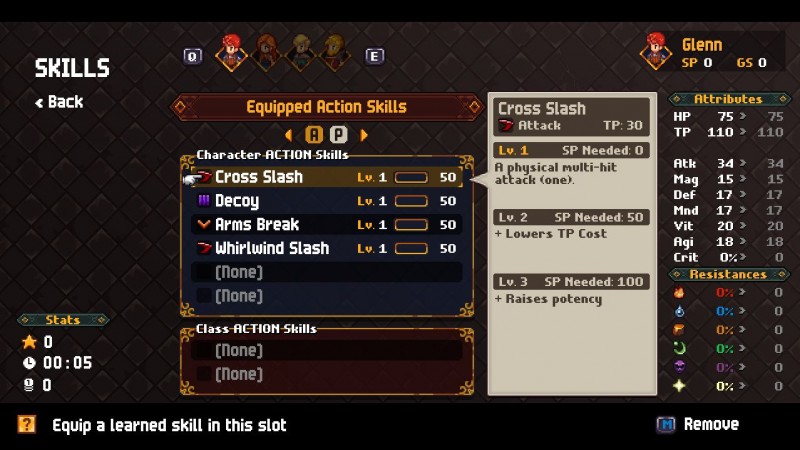Switch to the A skills tab
This screenshot has height=450, width=800.
[314, 134]
